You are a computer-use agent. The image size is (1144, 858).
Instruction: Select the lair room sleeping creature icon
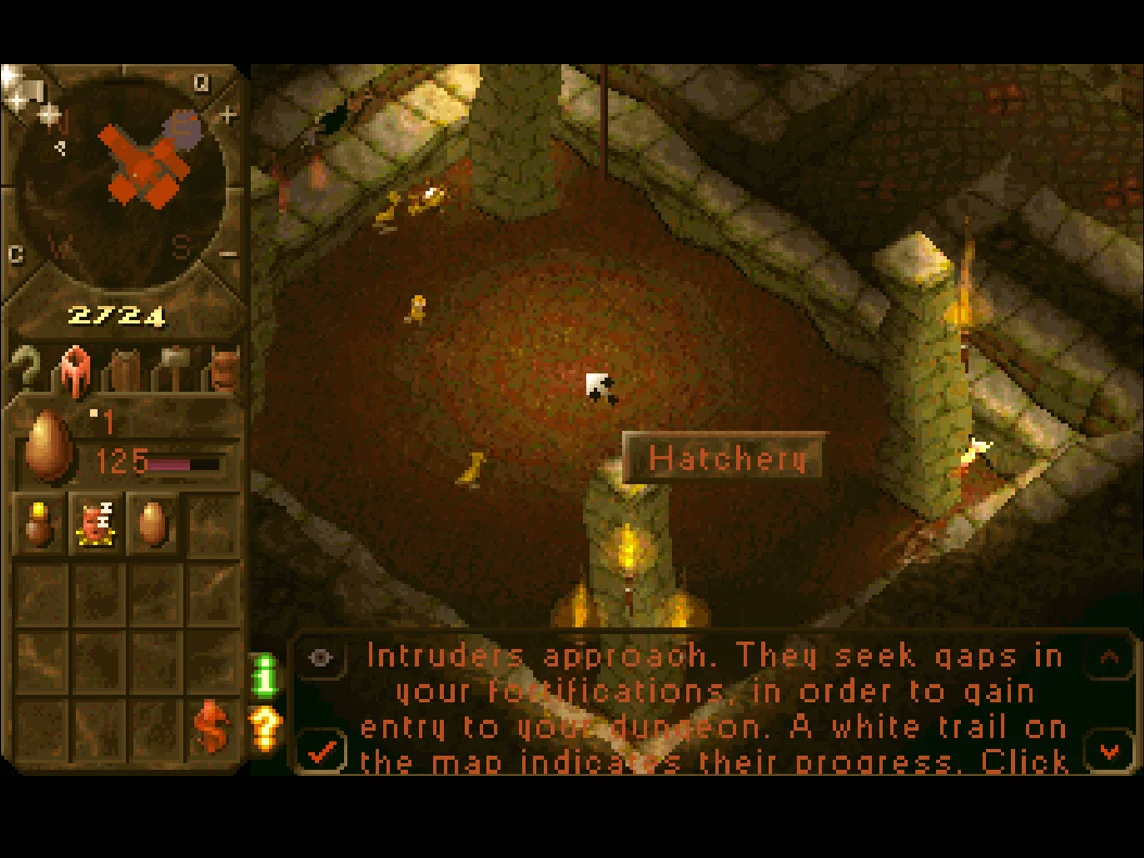tap(96, 523)
